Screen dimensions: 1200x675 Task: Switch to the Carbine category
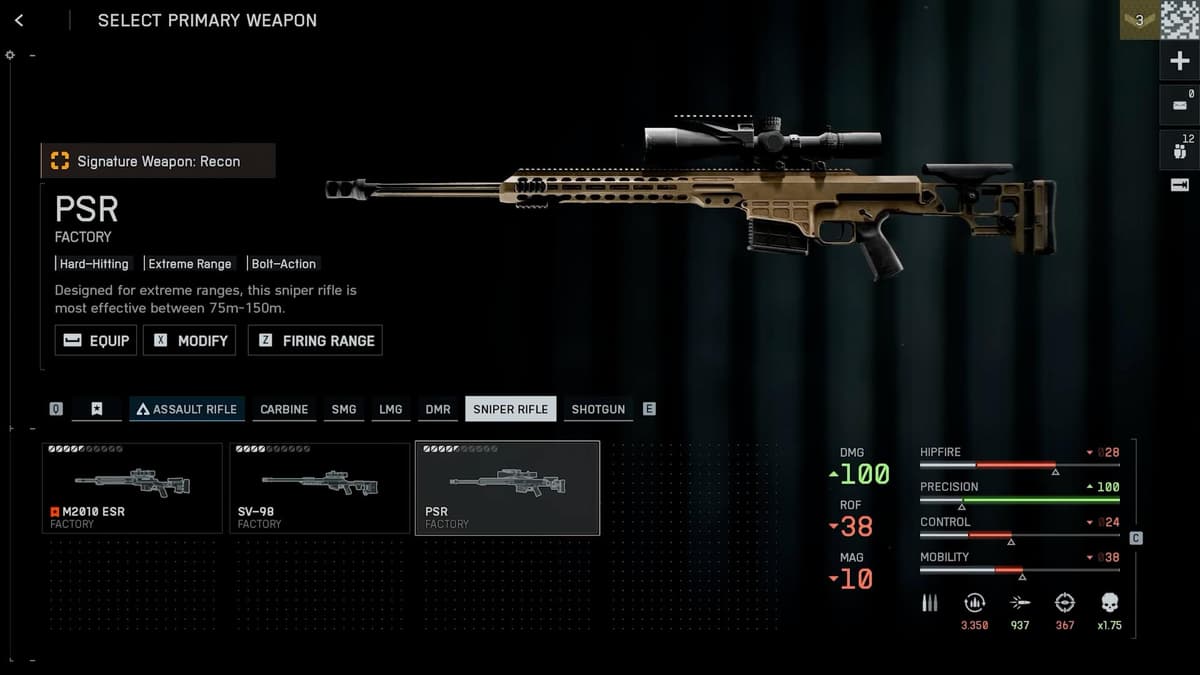click(x=284, y=409)
